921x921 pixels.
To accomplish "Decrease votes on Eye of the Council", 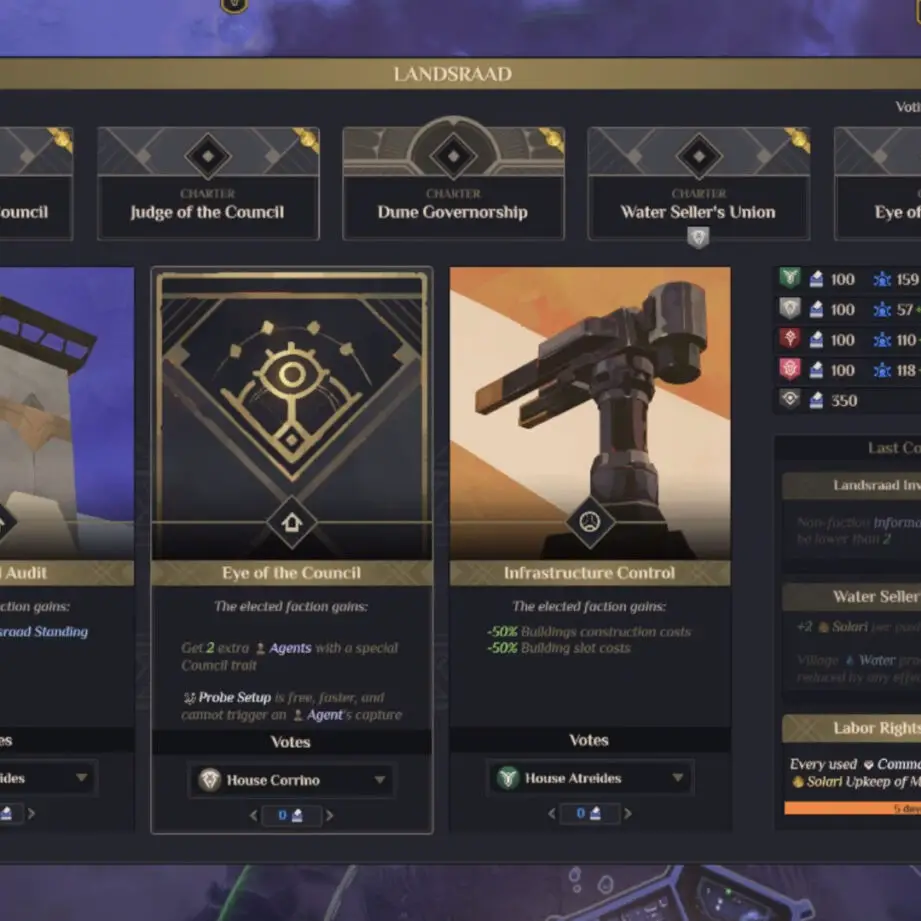I will [253, 816].
